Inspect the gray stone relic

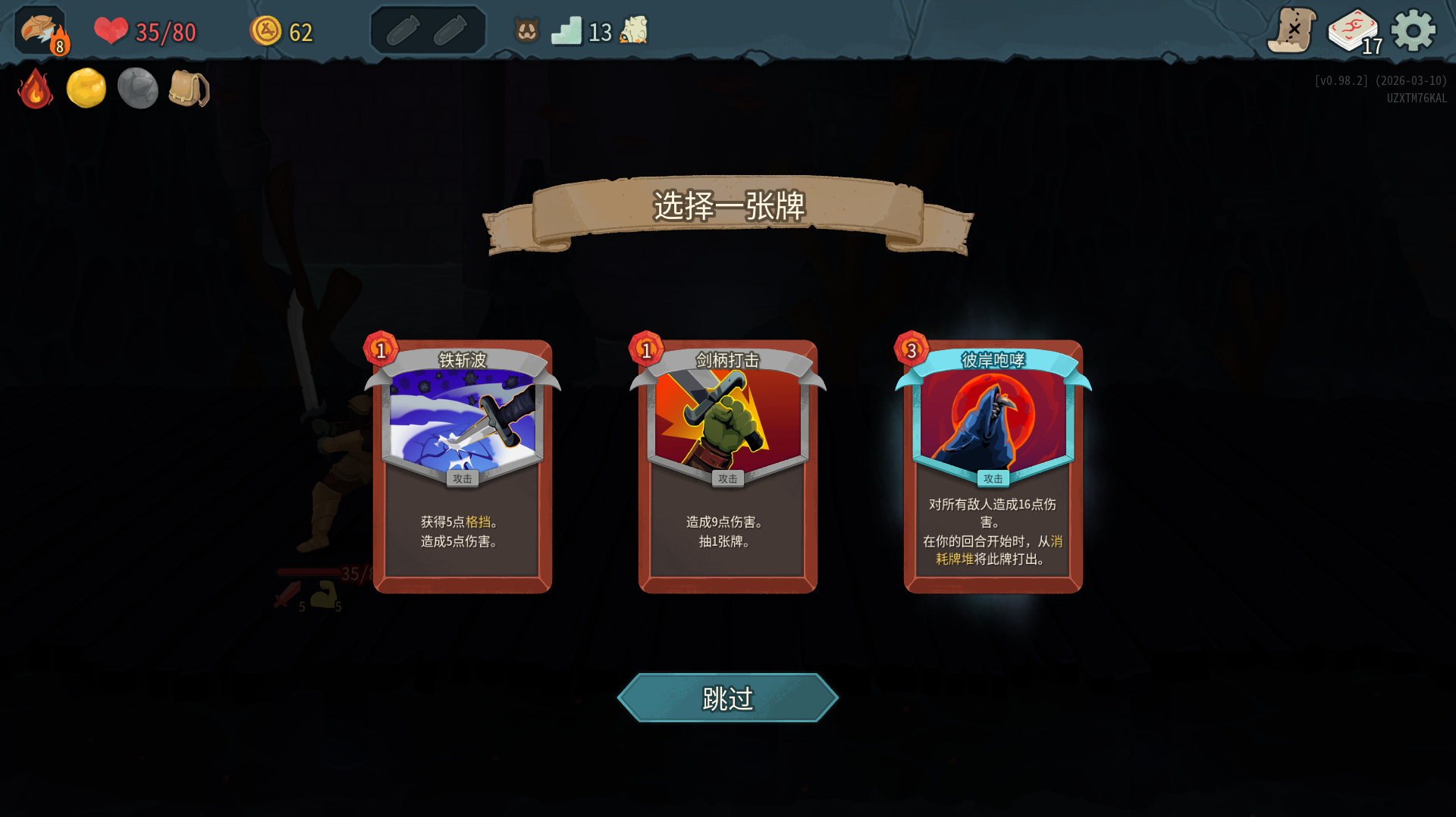(x=137, y=89)
